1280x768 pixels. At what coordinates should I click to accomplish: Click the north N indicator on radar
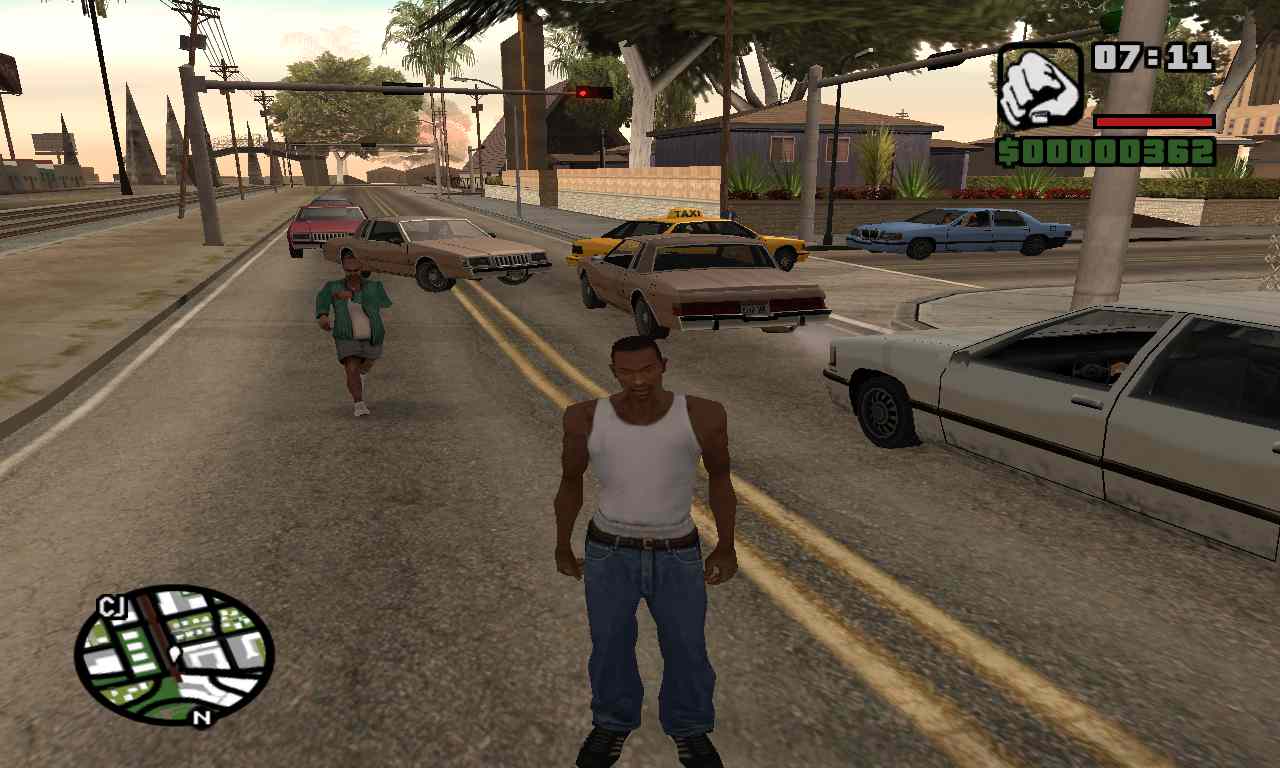[x=203, y=716]
